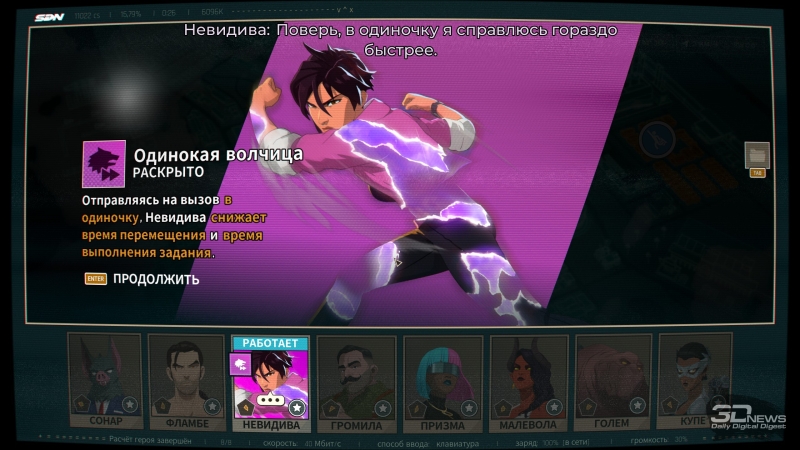The image size is (800, 450).
Task: Choose the Фламбе hero card
Action: [x=186, y=377]
